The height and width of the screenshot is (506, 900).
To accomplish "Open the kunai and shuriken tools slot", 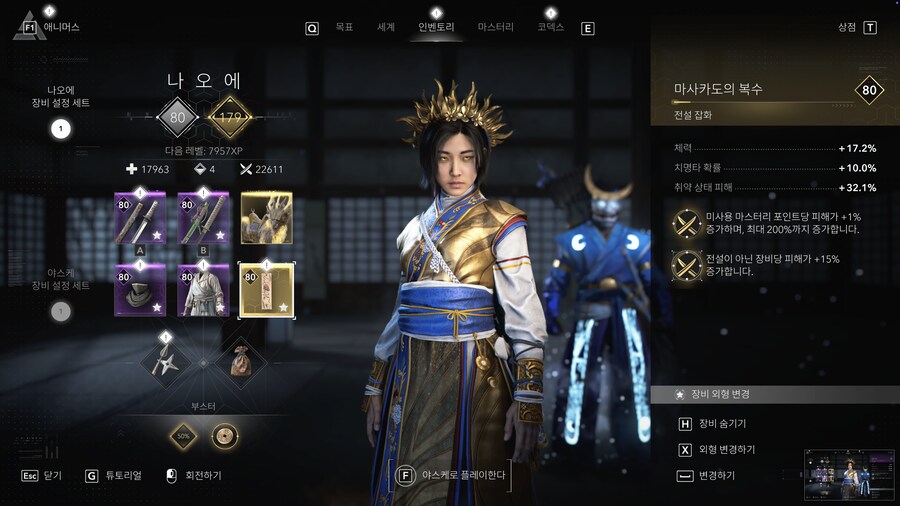I will pos(166,361).
